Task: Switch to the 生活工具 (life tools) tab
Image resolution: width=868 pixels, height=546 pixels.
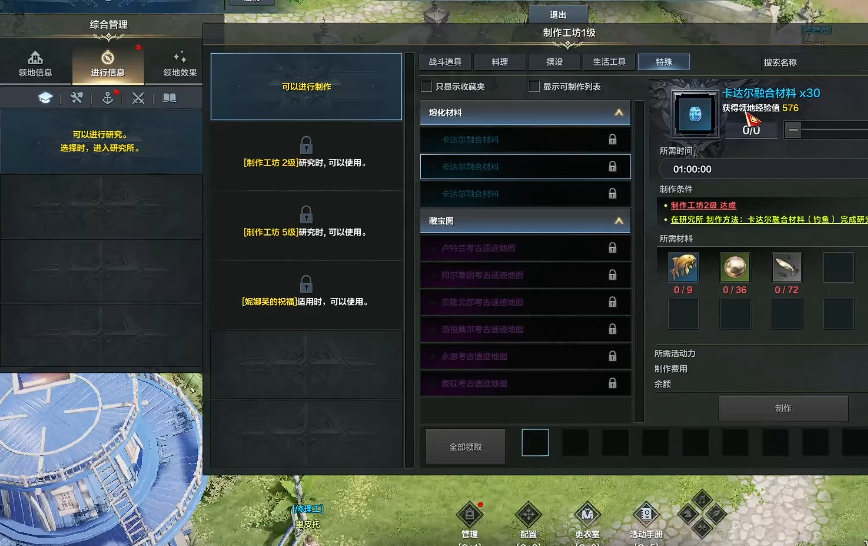Action: point(608,62)
